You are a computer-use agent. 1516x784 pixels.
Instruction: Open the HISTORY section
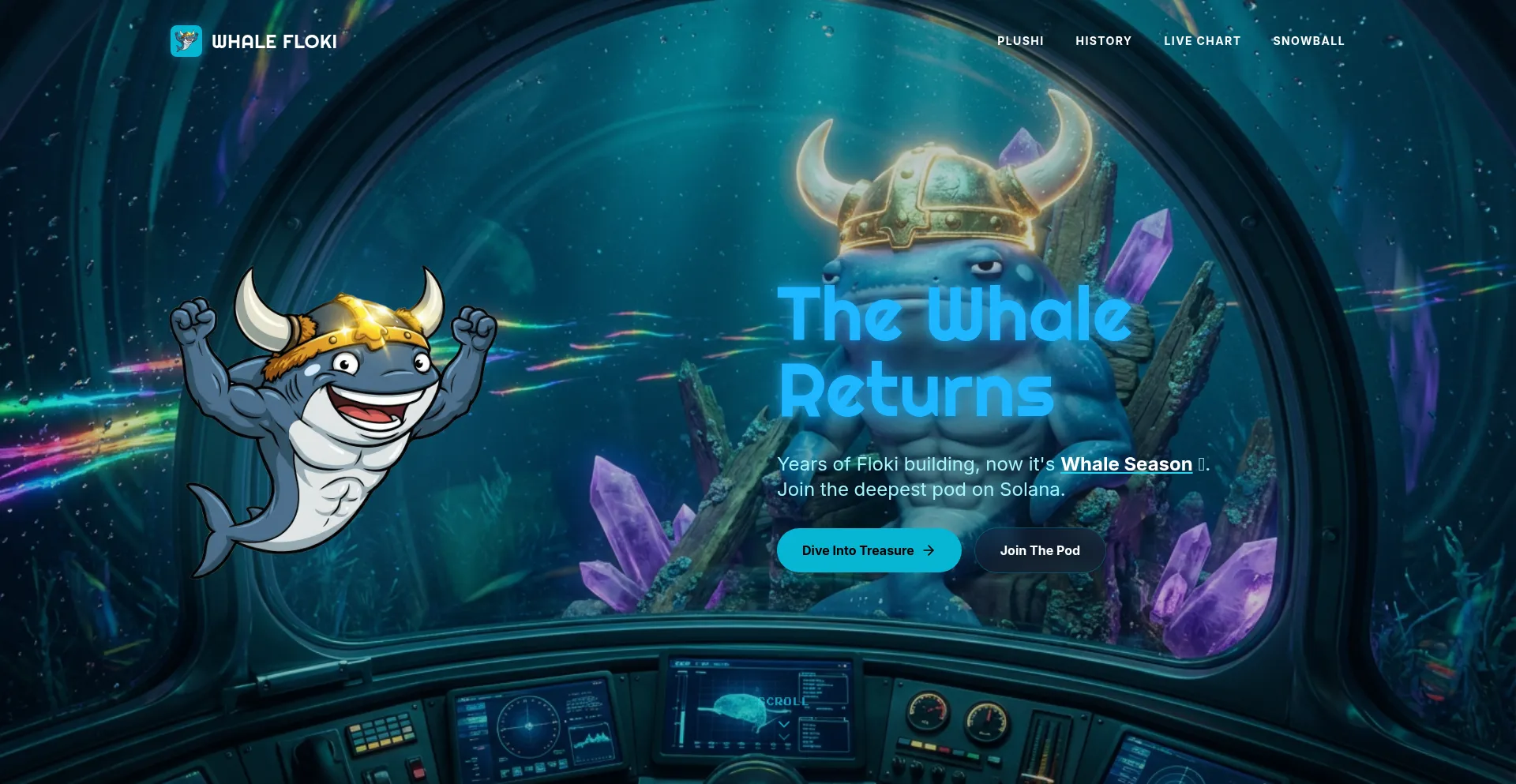1103,40
